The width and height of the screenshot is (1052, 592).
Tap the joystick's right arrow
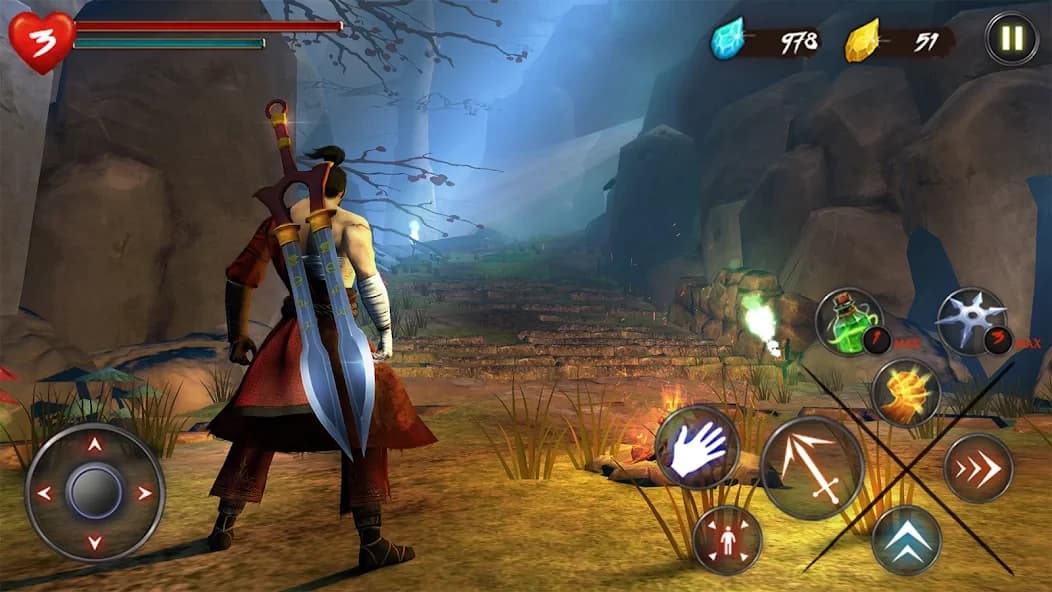pos(146,493)
